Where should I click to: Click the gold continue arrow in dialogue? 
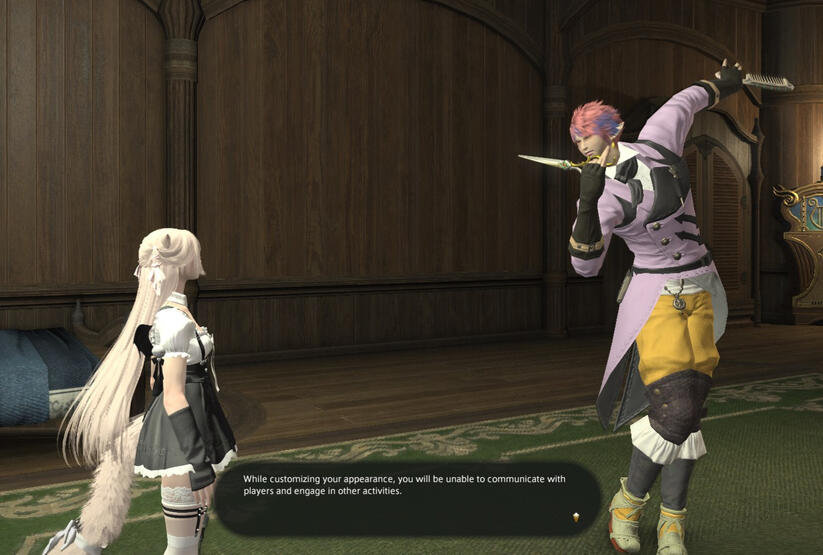coord(575,517)
